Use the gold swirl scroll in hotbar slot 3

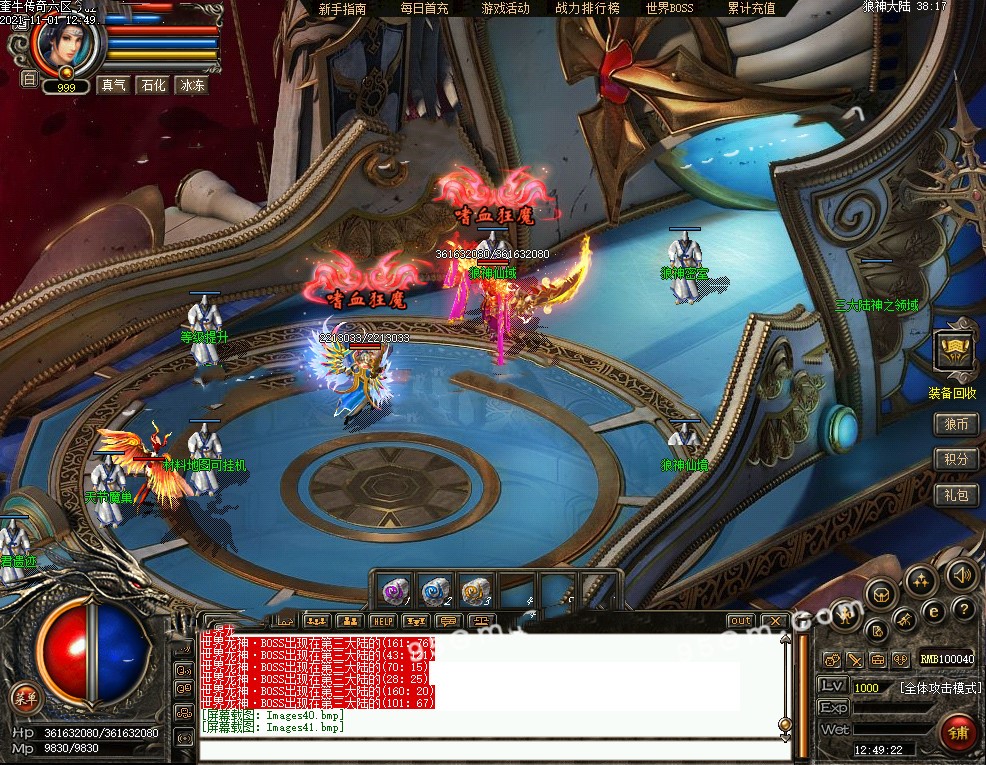tap(474, 590)
